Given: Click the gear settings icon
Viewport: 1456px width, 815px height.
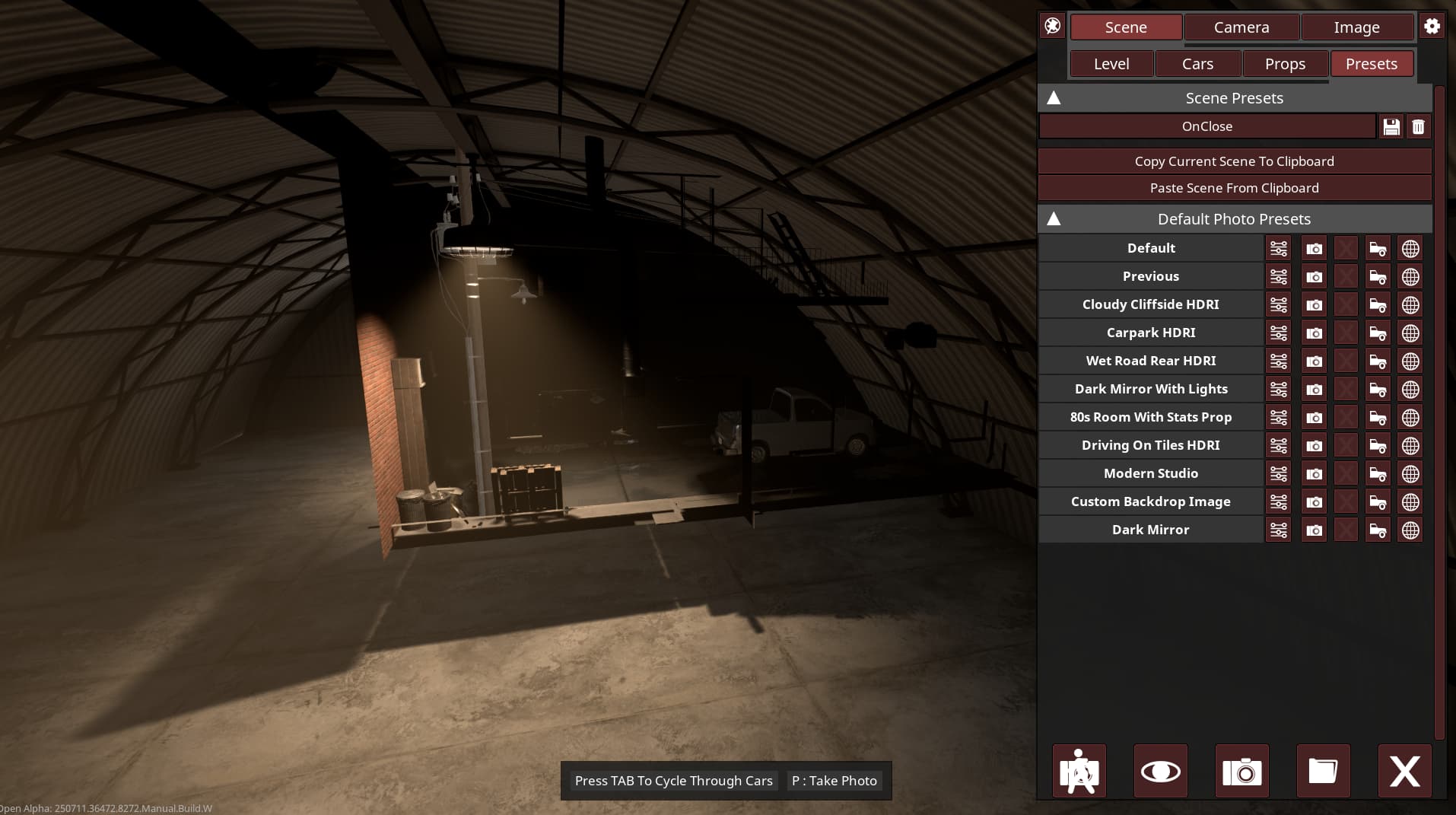Looking at the screenshot, I should [x=1432, y=27].
